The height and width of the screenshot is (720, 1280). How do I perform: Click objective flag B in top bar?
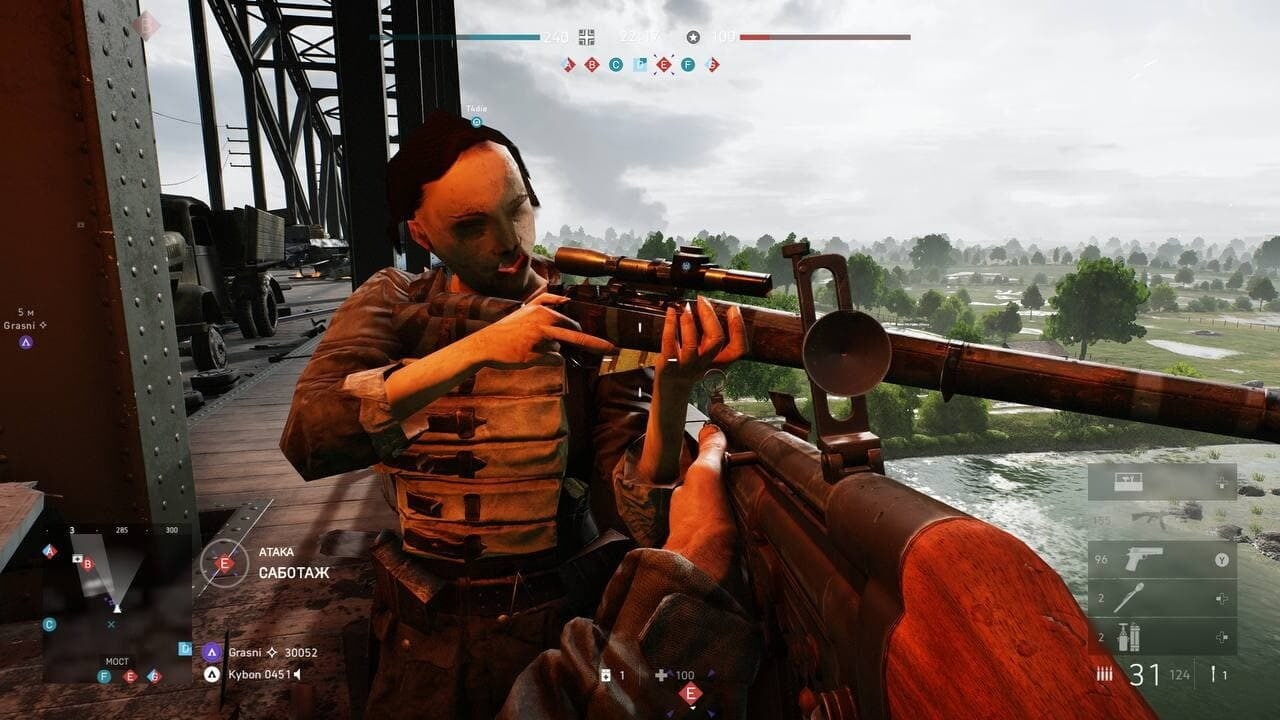click(592, 65)
